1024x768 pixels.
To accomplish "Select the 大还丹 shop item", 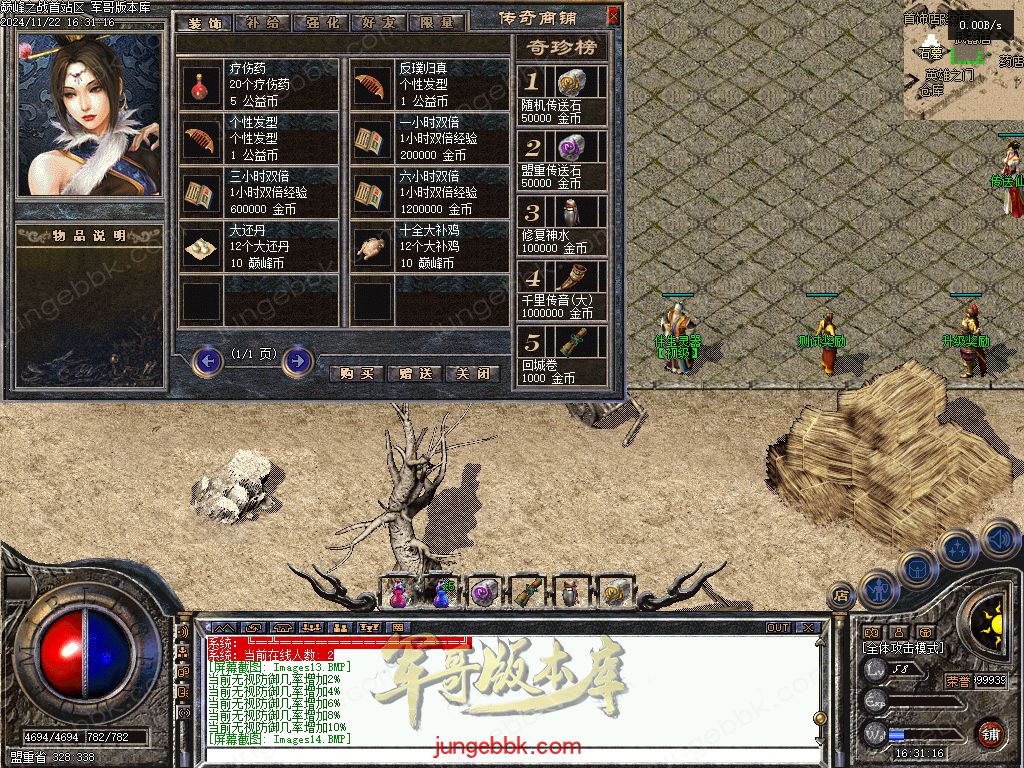I will [202, 247].
